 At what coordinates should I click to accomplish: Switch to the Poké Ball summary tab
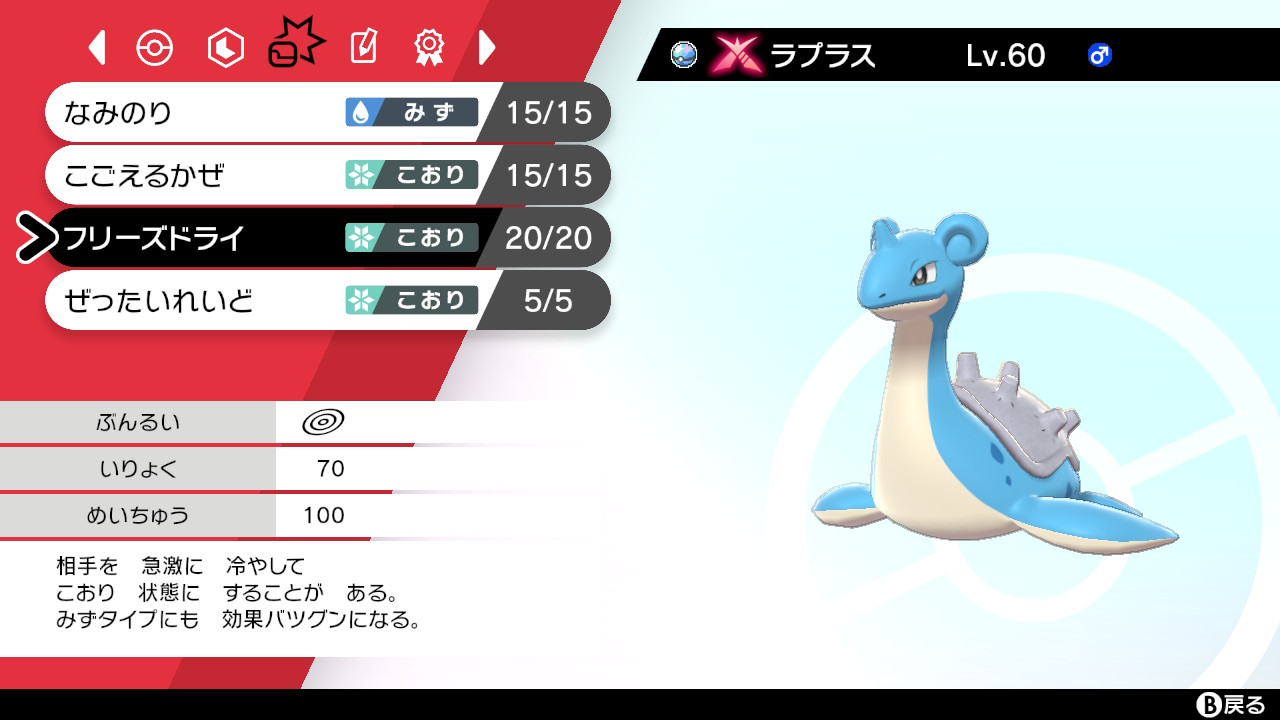[x=155, y=46]
